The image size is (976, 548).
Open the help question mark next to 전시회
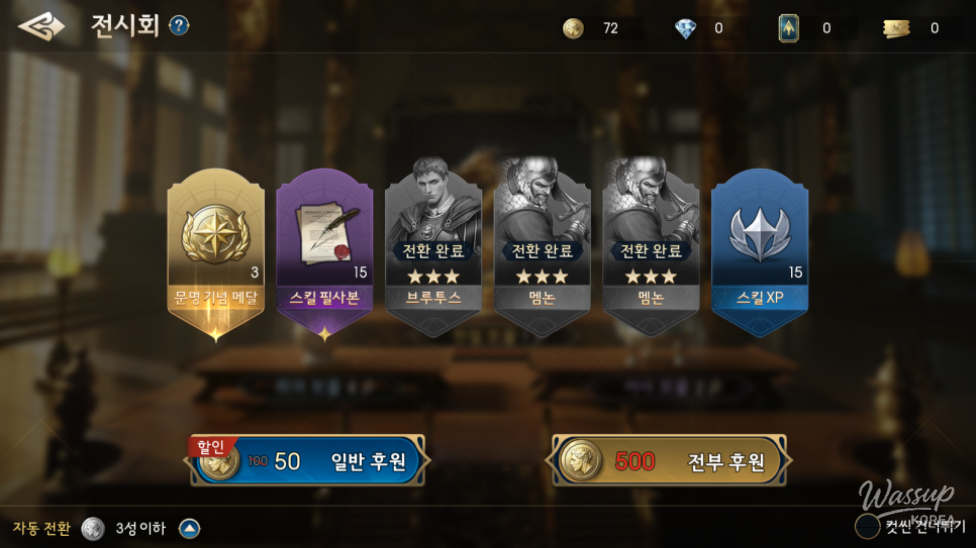(179, 26)
